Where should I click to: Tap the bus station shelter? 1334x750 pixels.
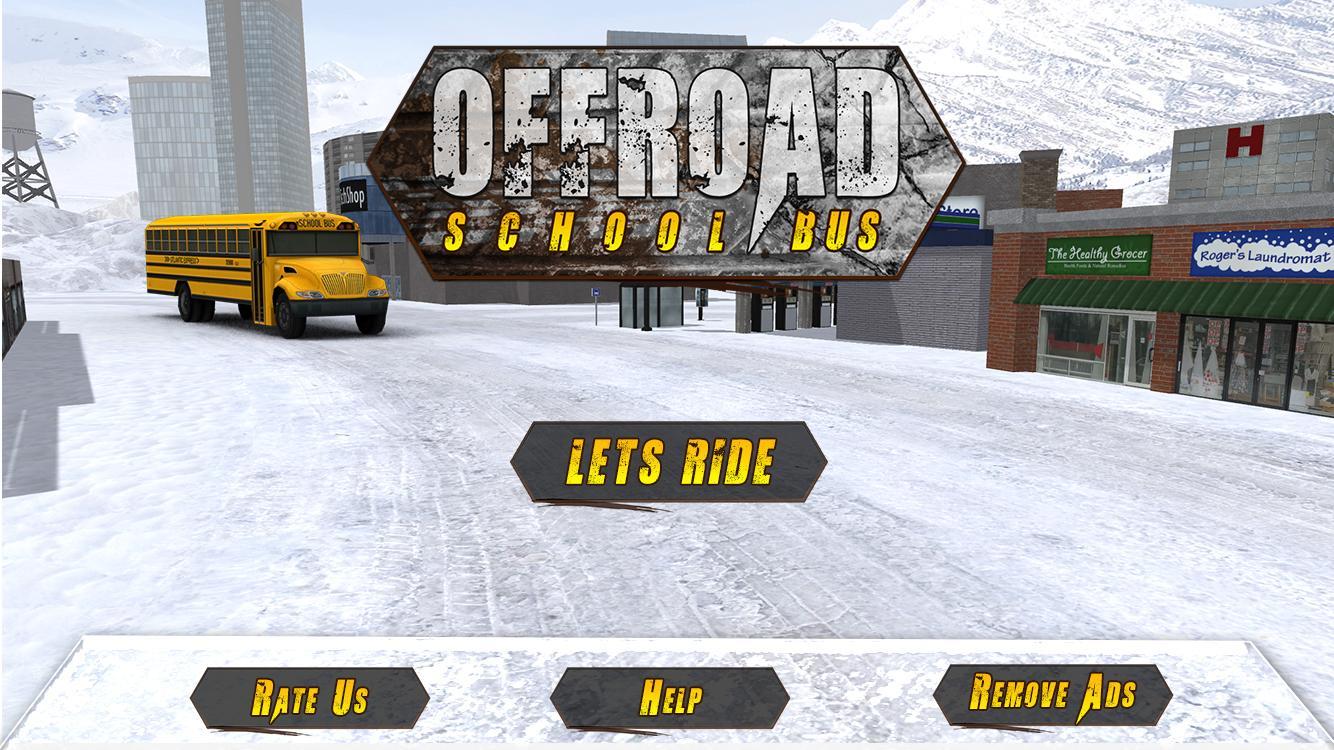coord(652,305)
